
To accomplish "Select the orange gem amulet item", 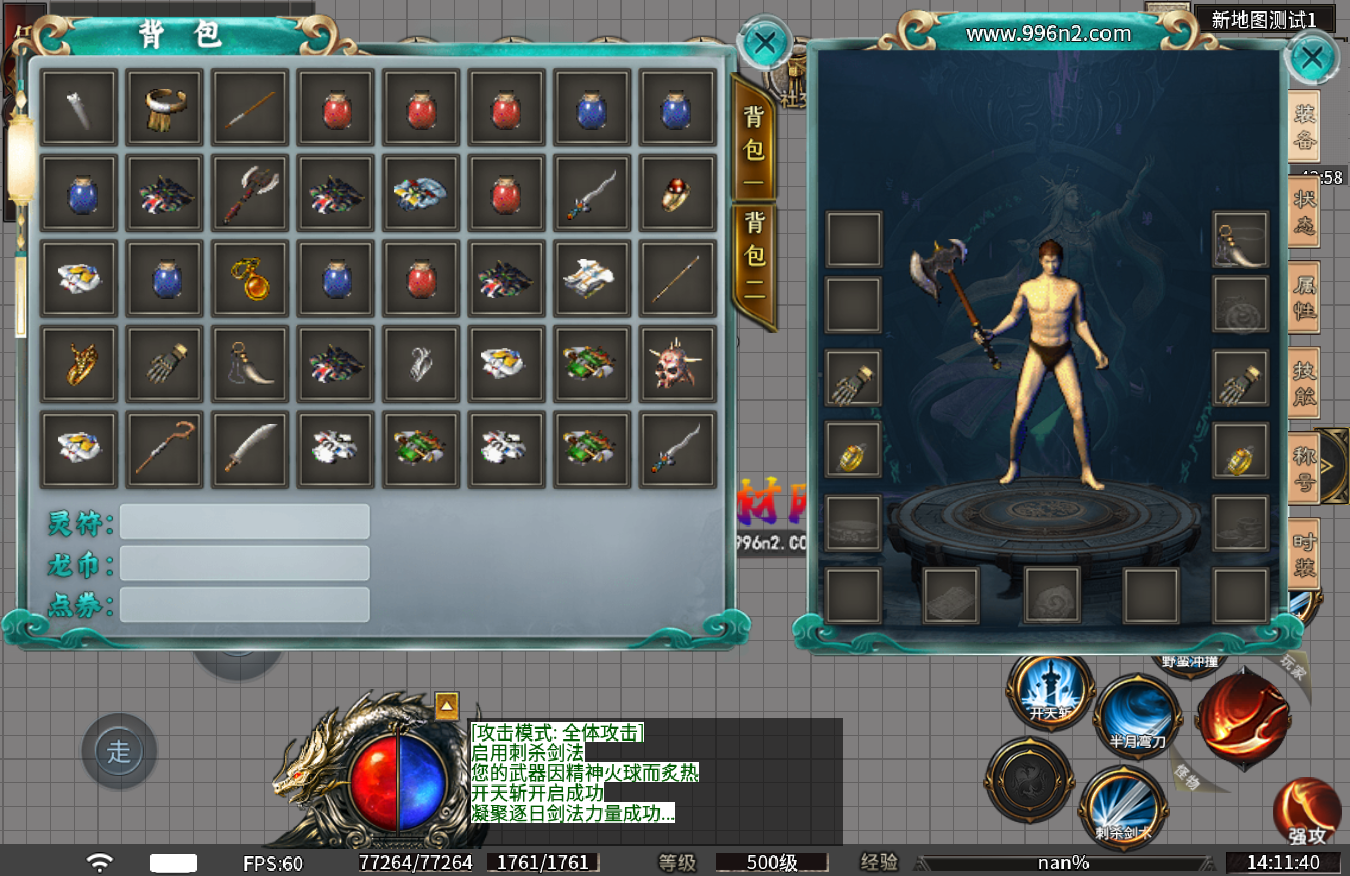I will [x=250, y=278].
